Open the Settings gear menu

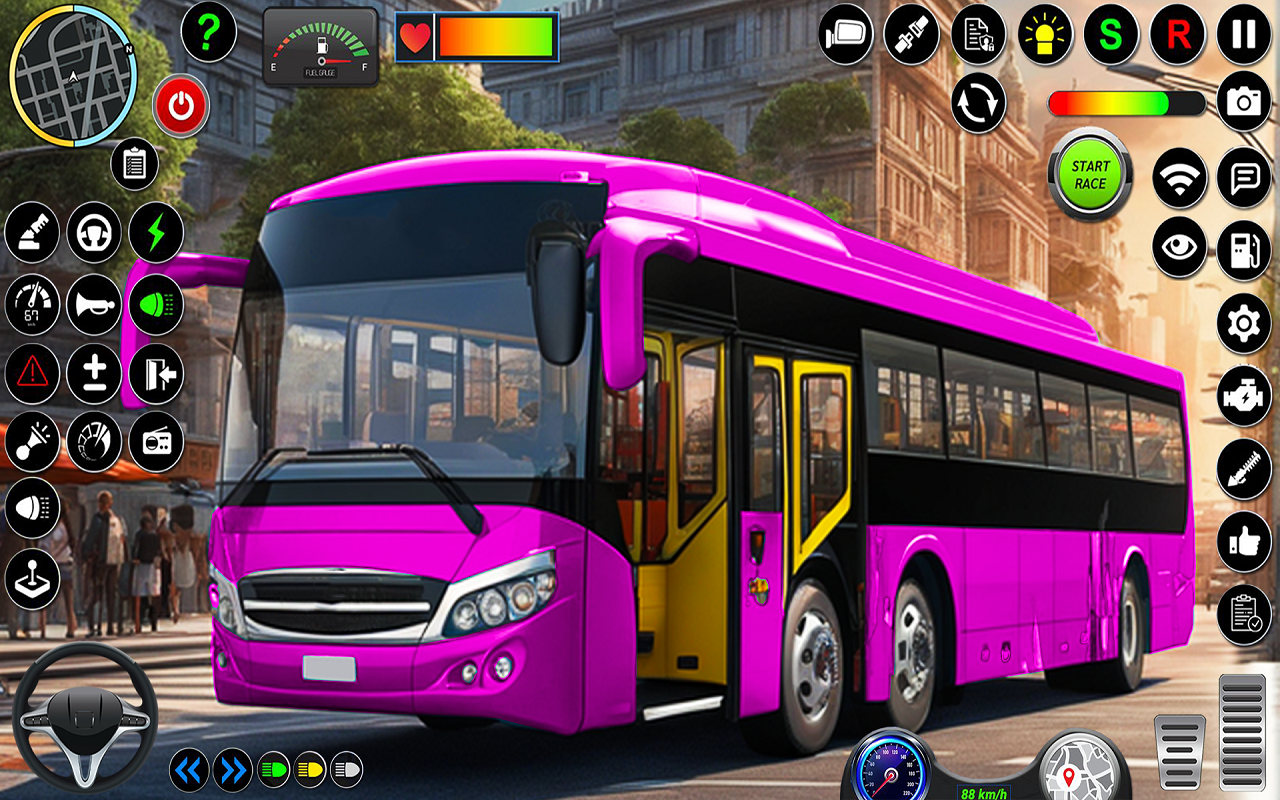coord(1243,320)
